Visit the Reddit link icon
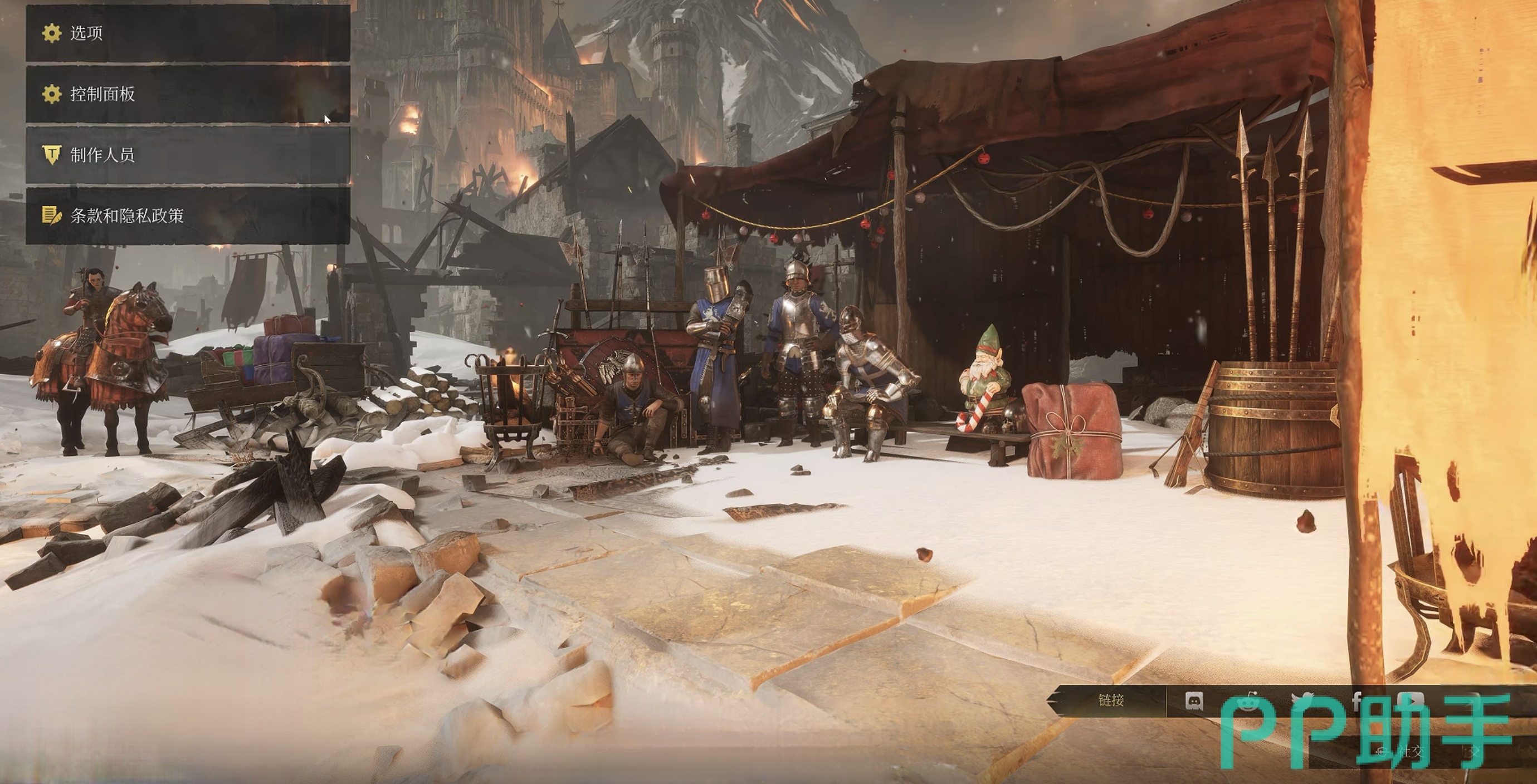This screenshot has height=784, width=1537. coord(1247,701)
